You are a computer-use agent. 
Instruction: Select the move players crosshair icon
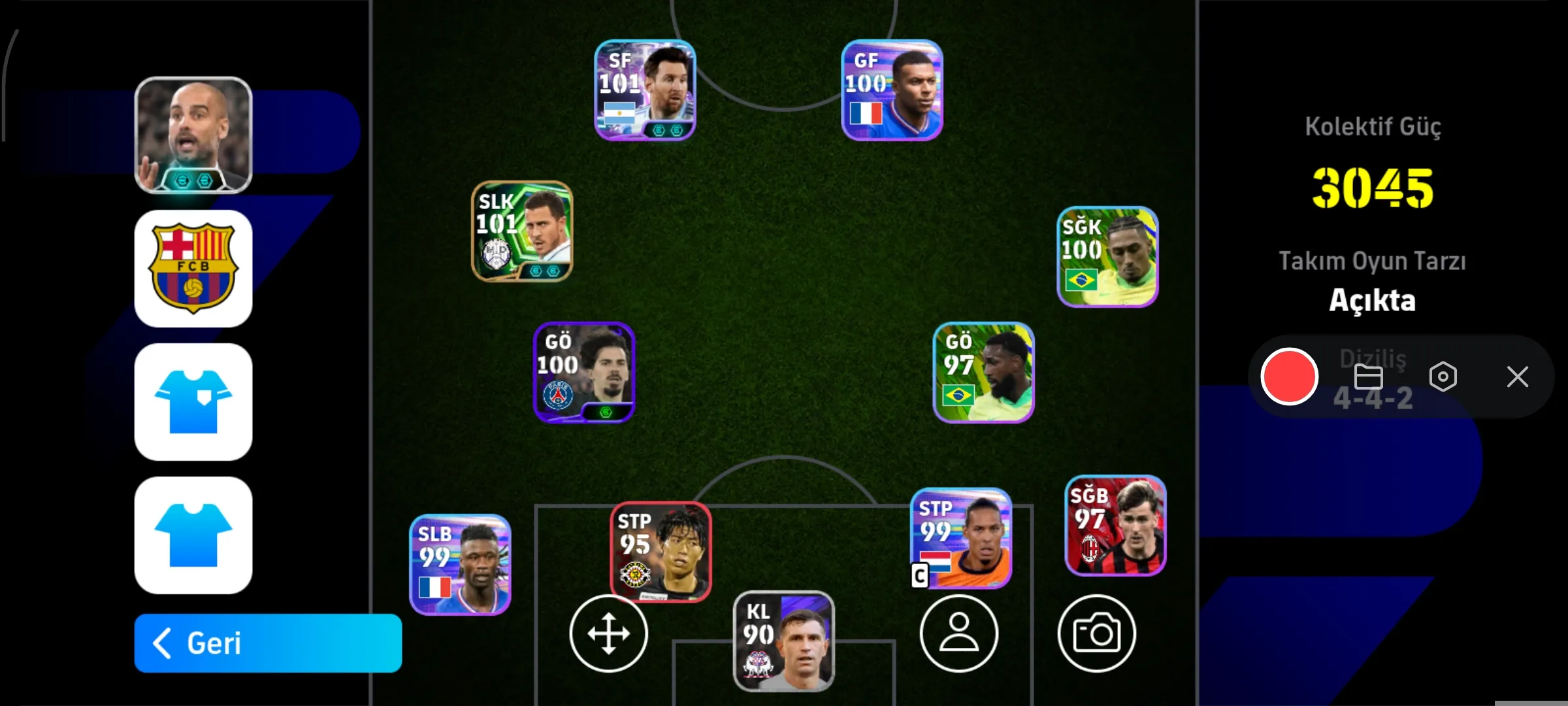coord(608,633)
